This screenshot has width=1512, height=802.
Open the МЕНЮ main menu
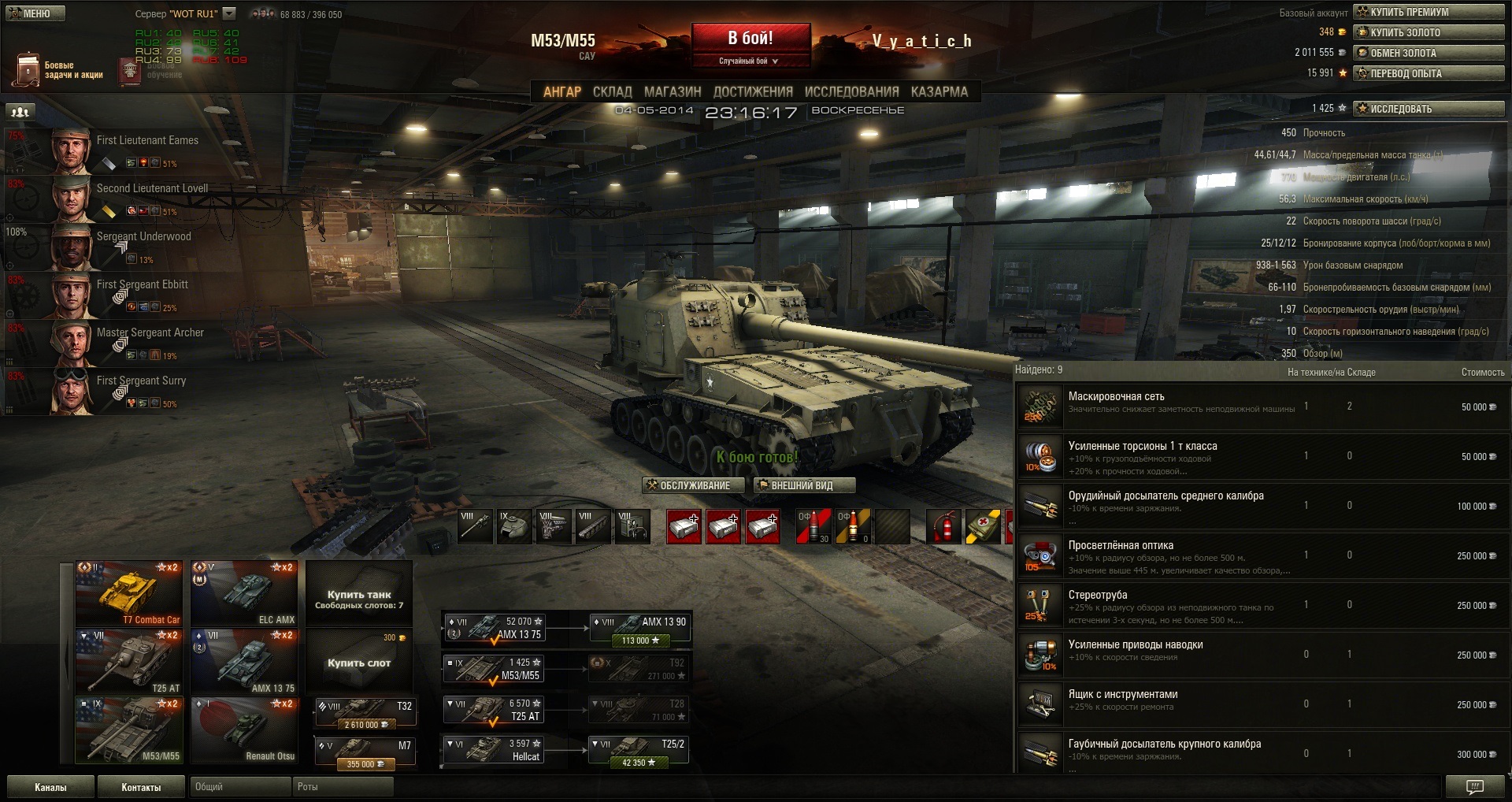[35, 13]
